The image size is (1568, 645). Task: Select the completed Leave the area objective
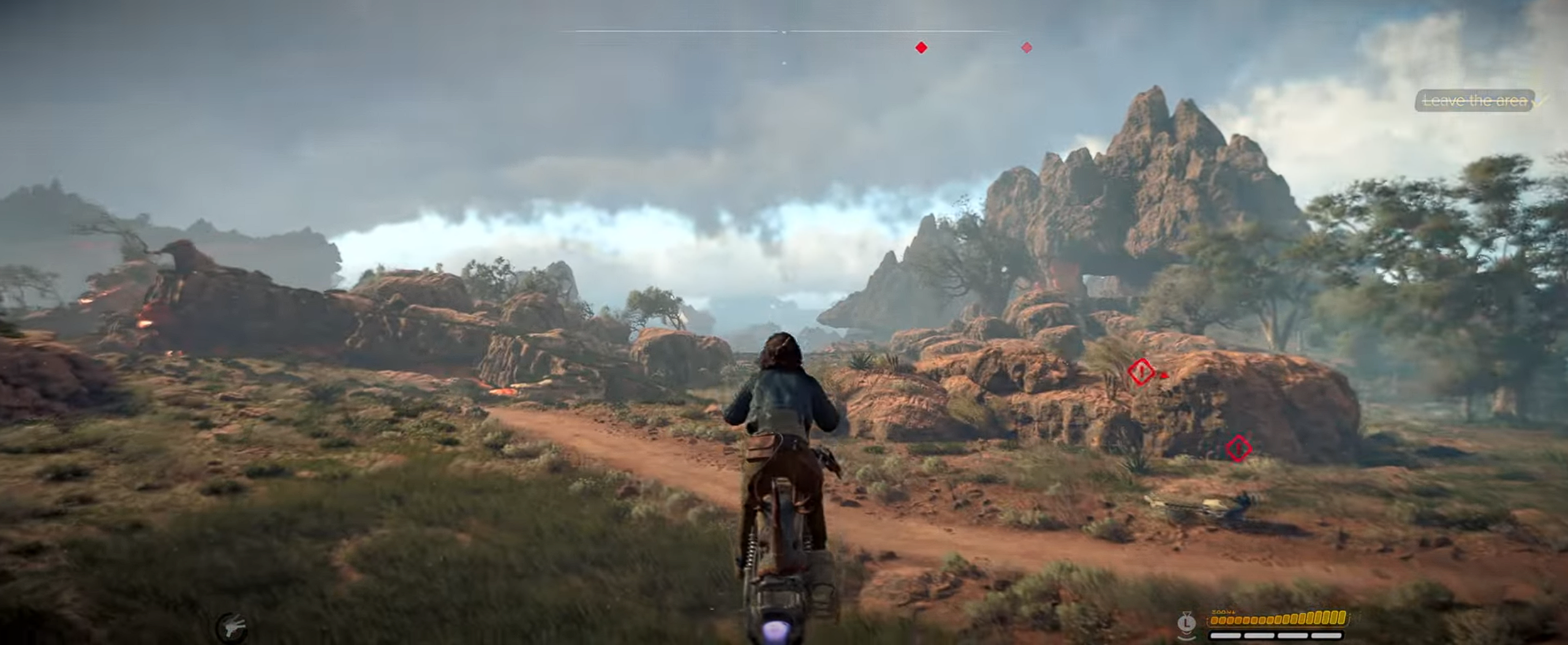click(x=1475, y=101)
